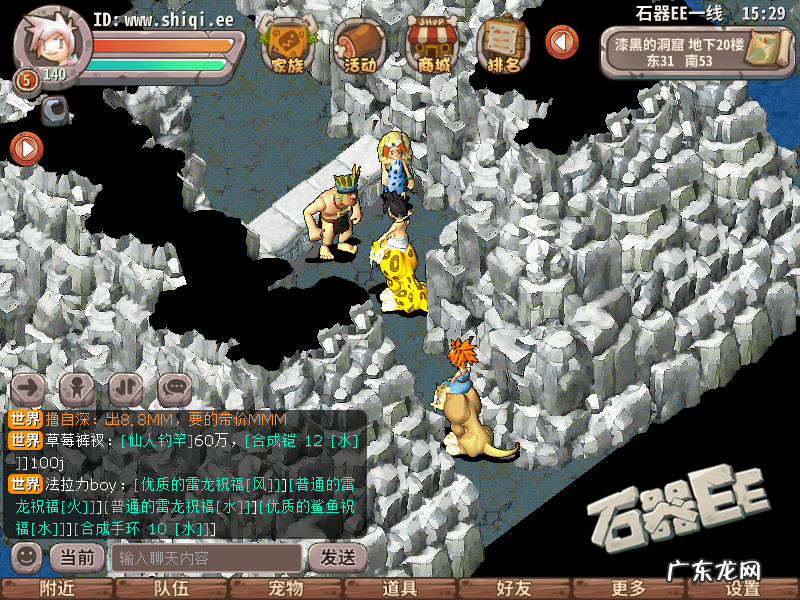Open the 商城 shop
This screenshot has height=600, width=800.
click(433, 45)
